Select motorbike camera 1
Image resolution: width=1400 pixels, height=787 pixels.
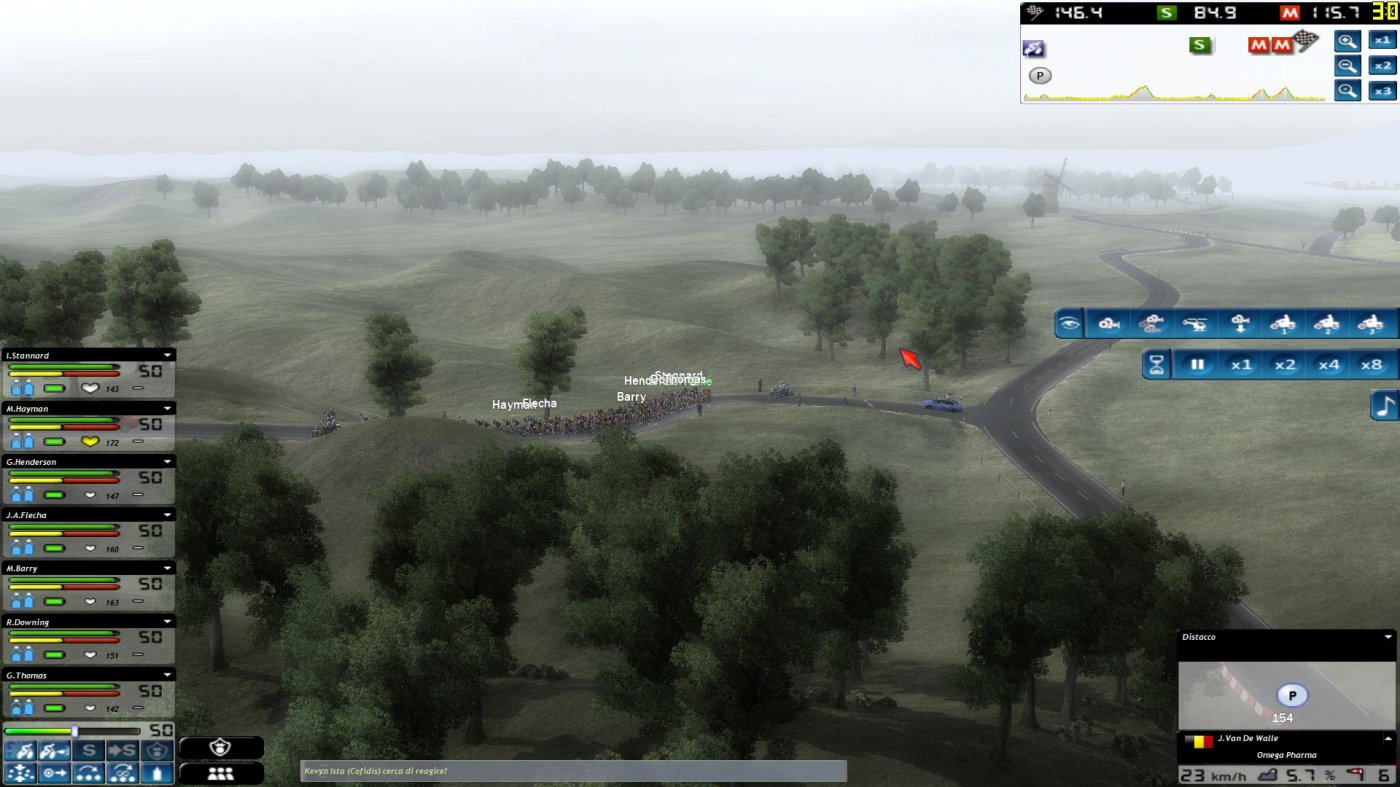tap(1281, 323)
